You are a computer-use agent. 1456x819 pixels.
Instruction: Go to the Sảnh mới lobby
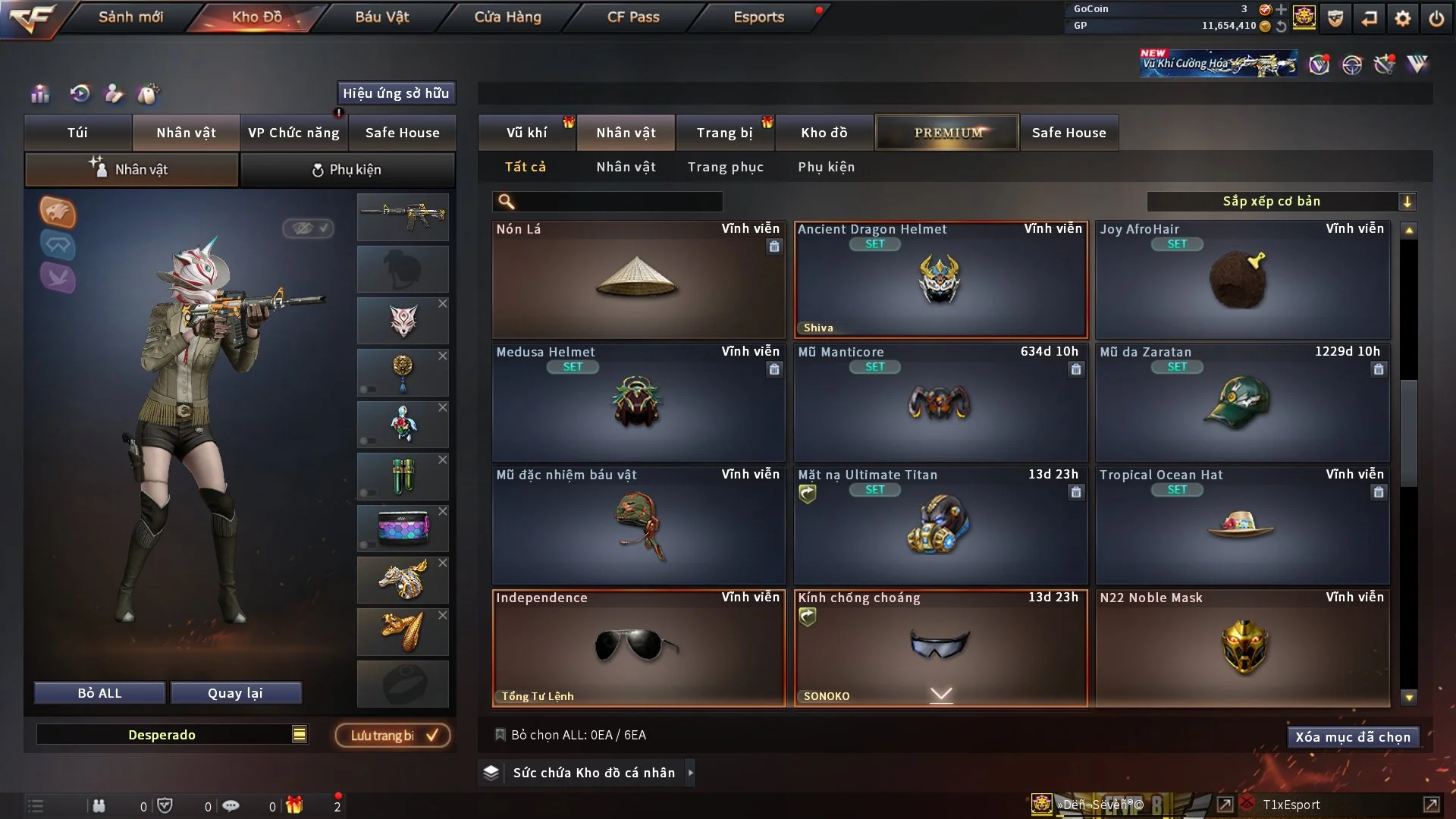(130, 17)
